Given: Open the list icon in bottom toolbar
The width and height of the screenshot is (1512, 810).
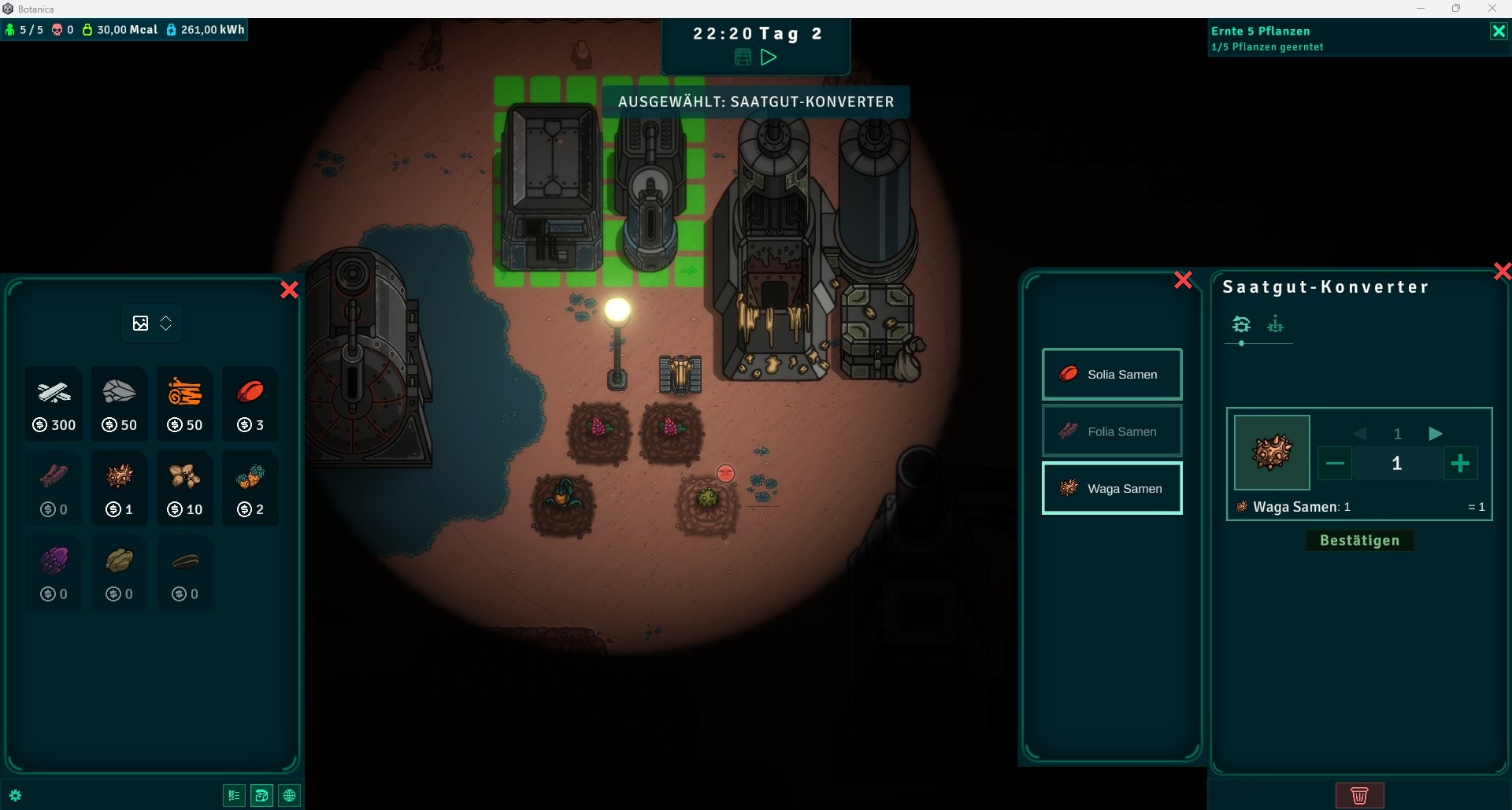Looking at the screenshot, I should [234, 796].
